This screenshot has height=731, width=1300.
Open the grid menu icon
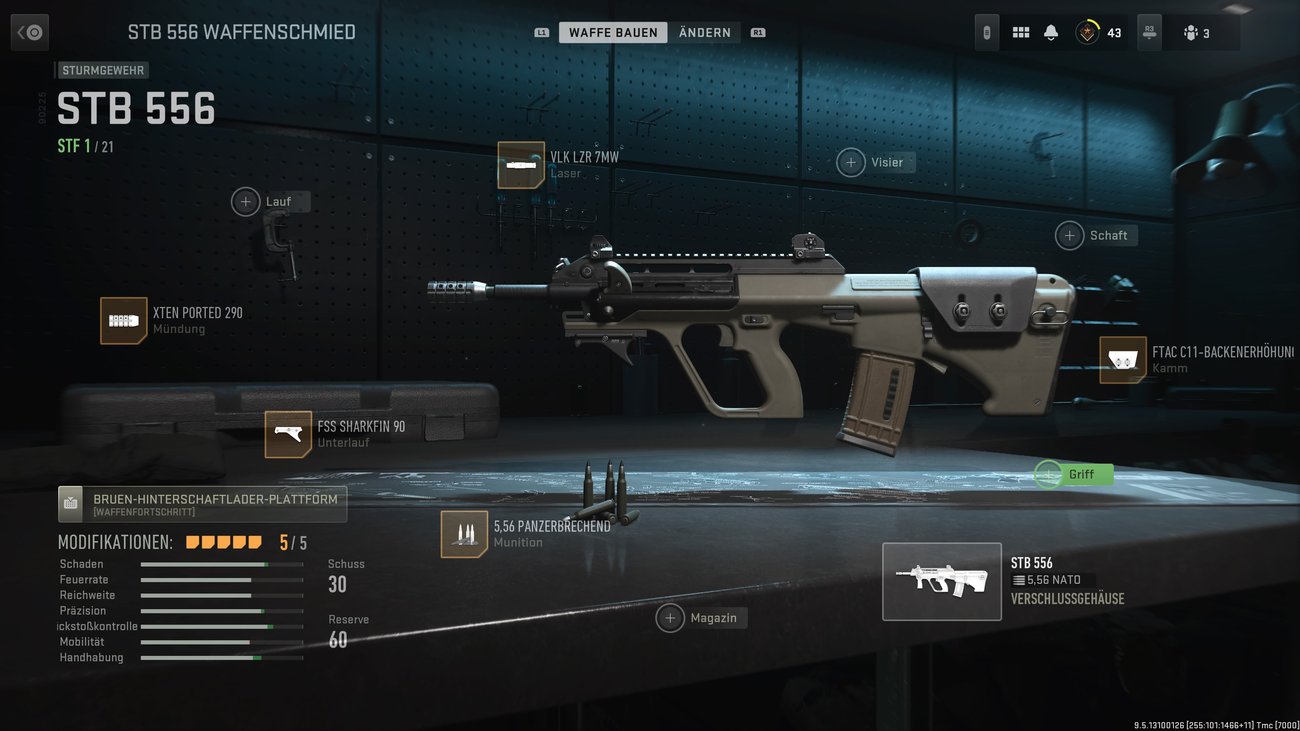tap(1020, 33)
